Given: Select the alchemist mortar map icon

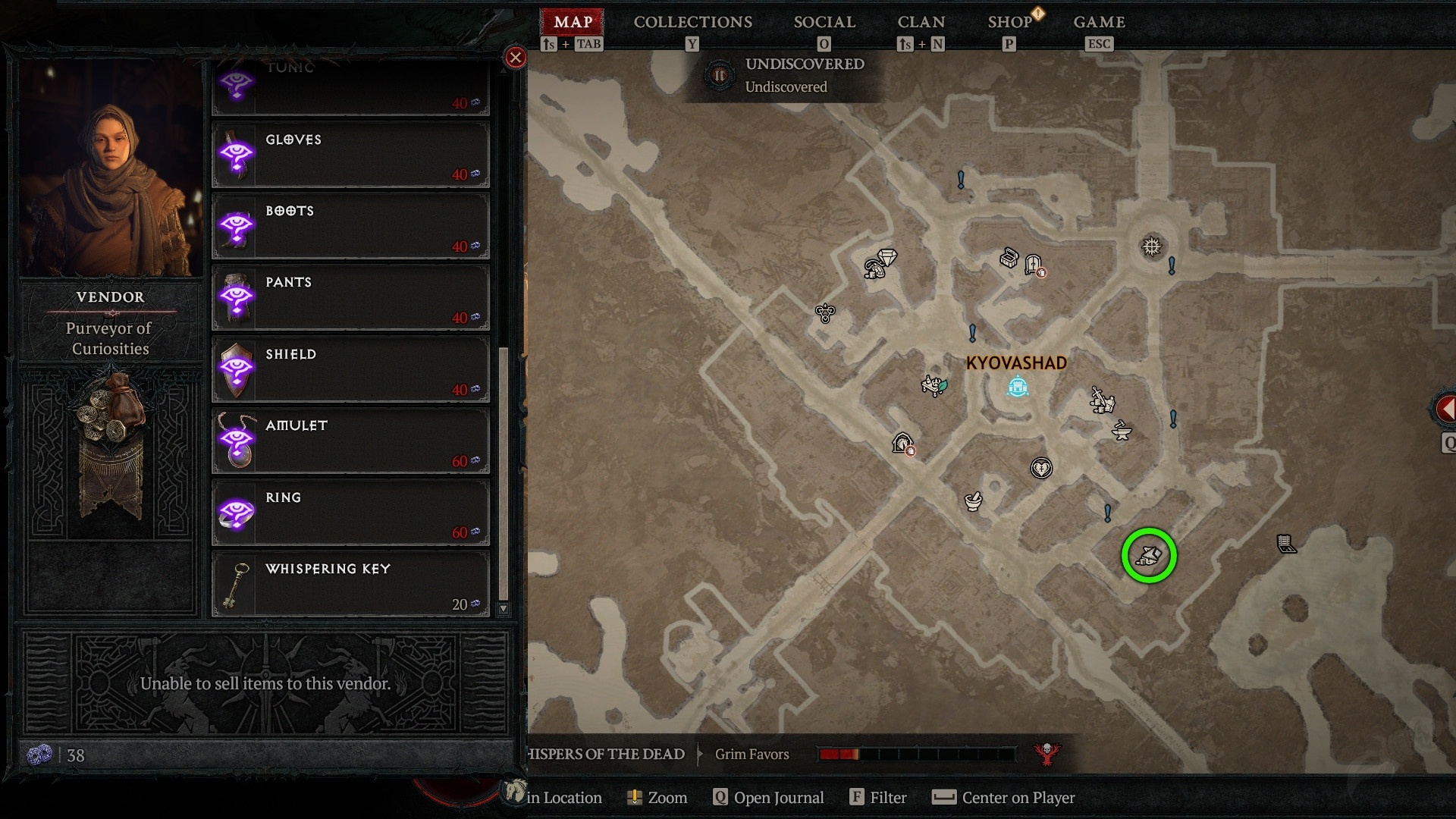Looking at the screenshot, I should coord(973,500).
